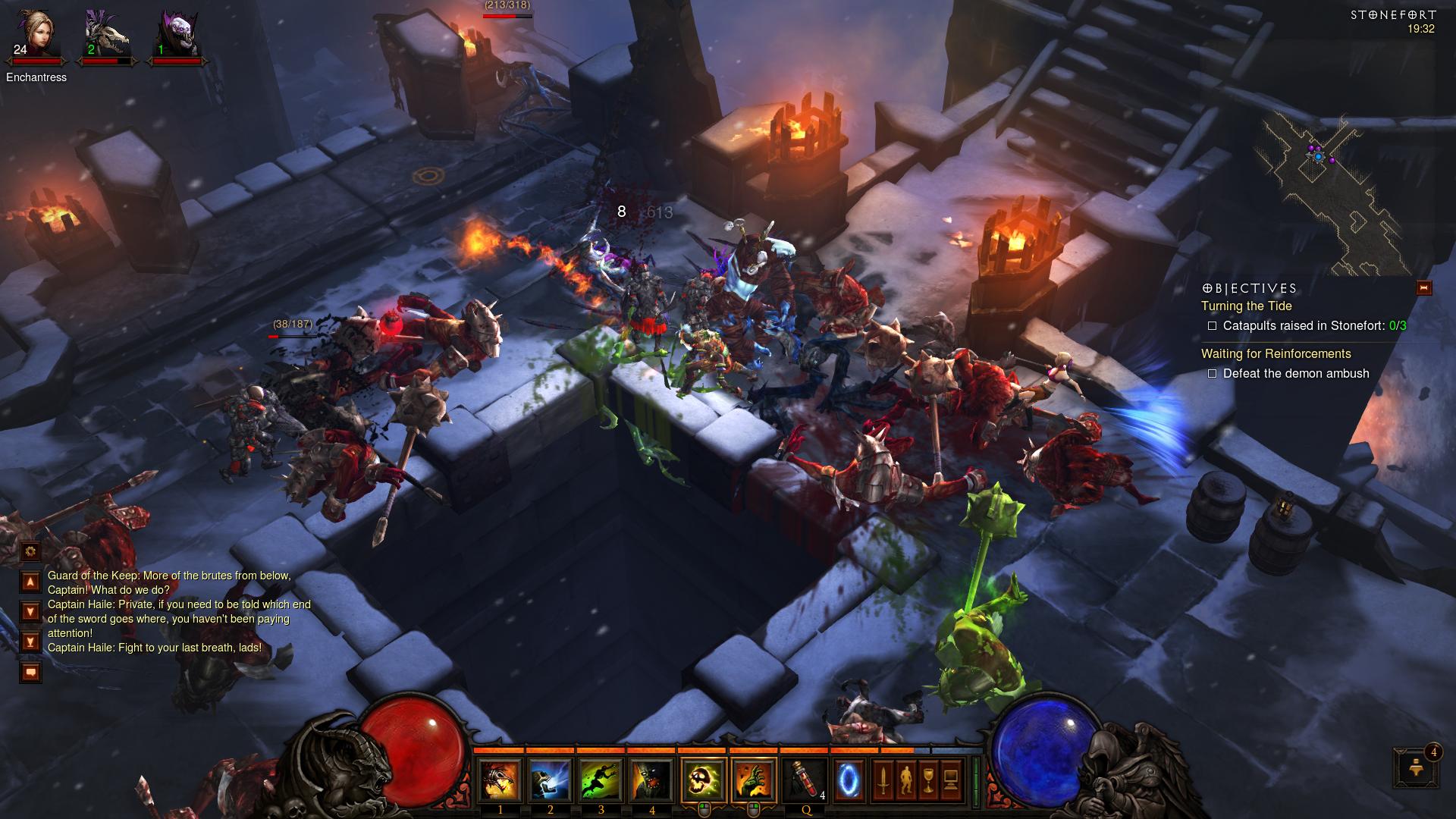The image size is (1456, 819).
Task: Activate the horse-skull mask skill in slot 1
Action: point(500,780)
